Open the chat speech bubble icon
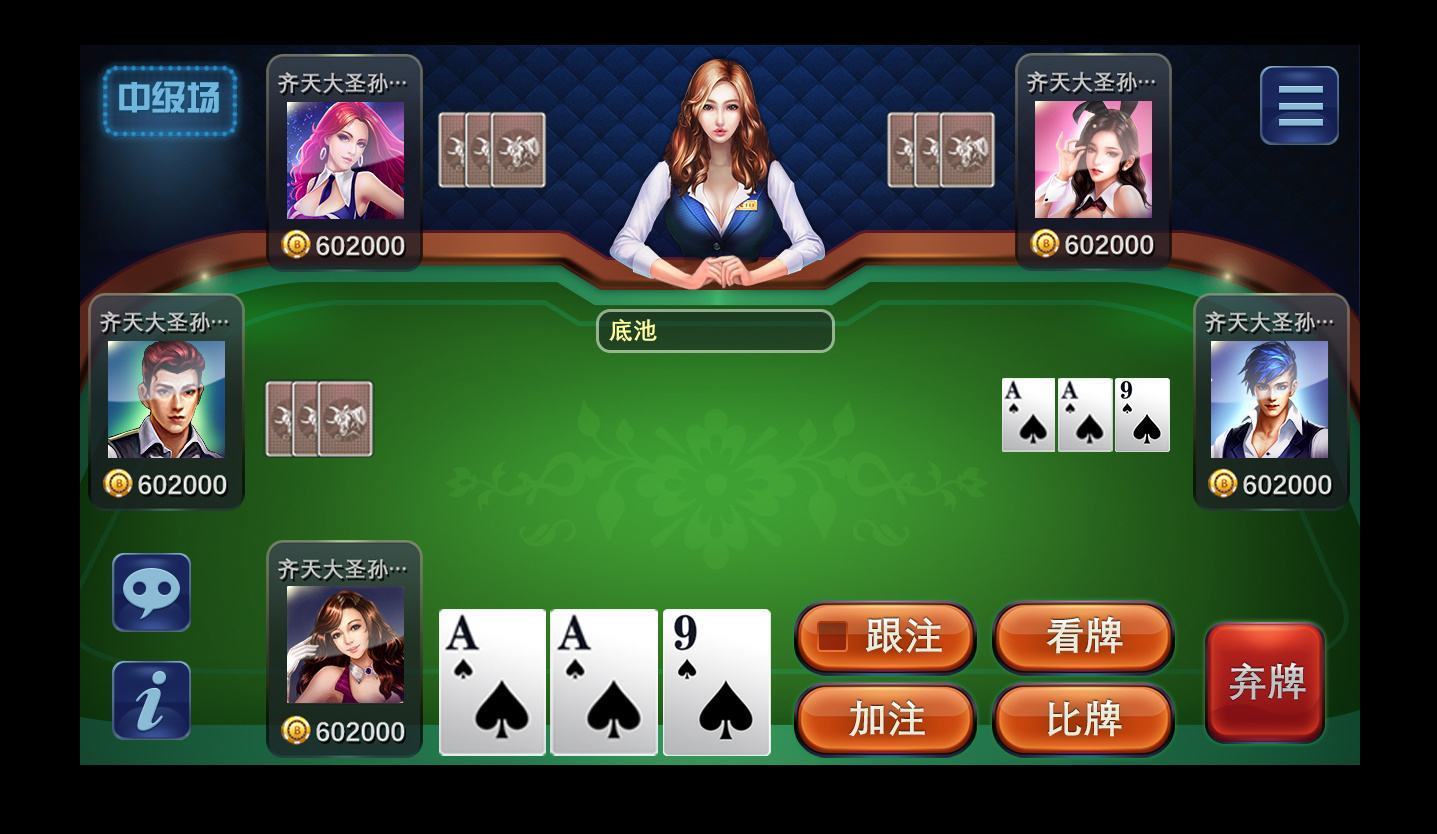Screen dimensions: 1437x834 [151, 591]
